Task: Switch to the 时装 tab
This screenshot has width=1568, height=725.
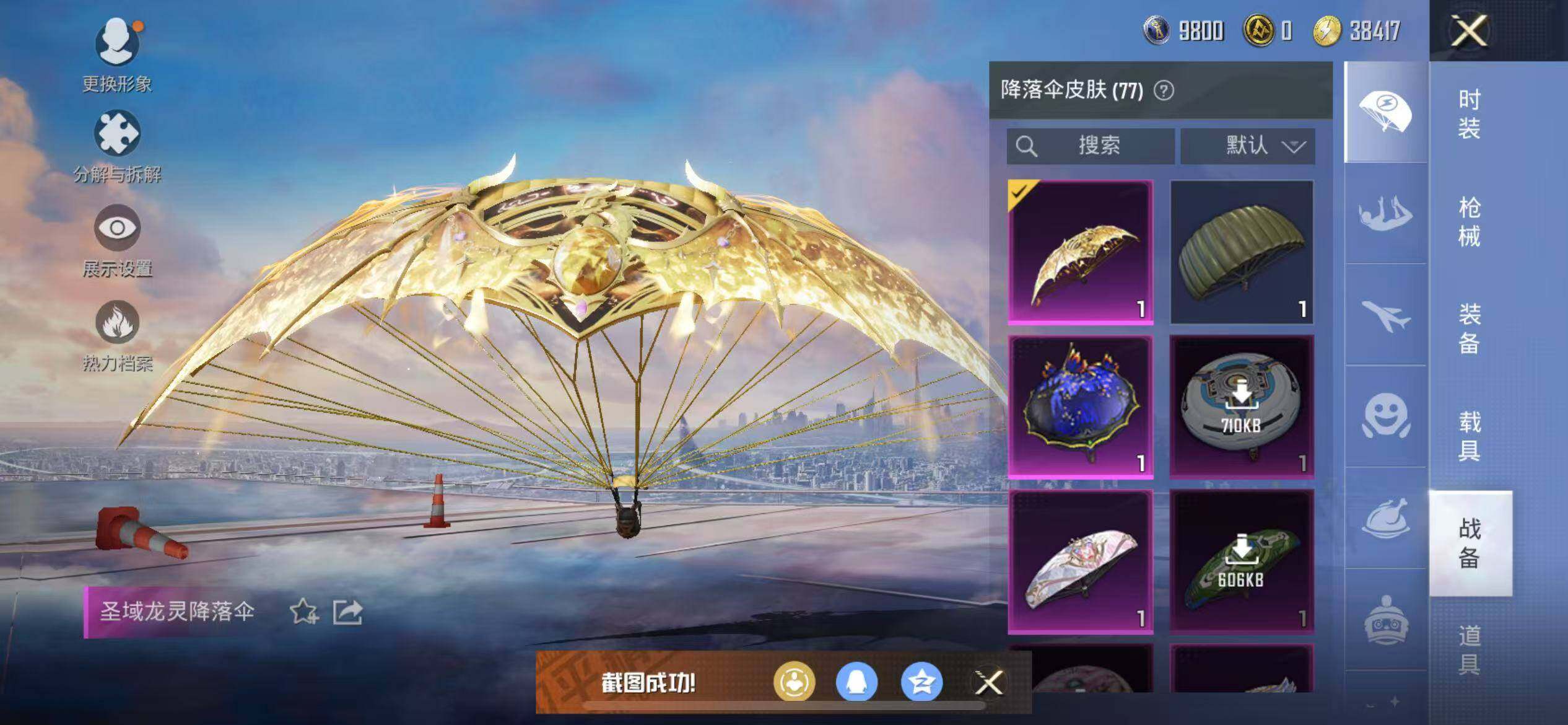Action: pyautogui.click(x=1469, y=114)
